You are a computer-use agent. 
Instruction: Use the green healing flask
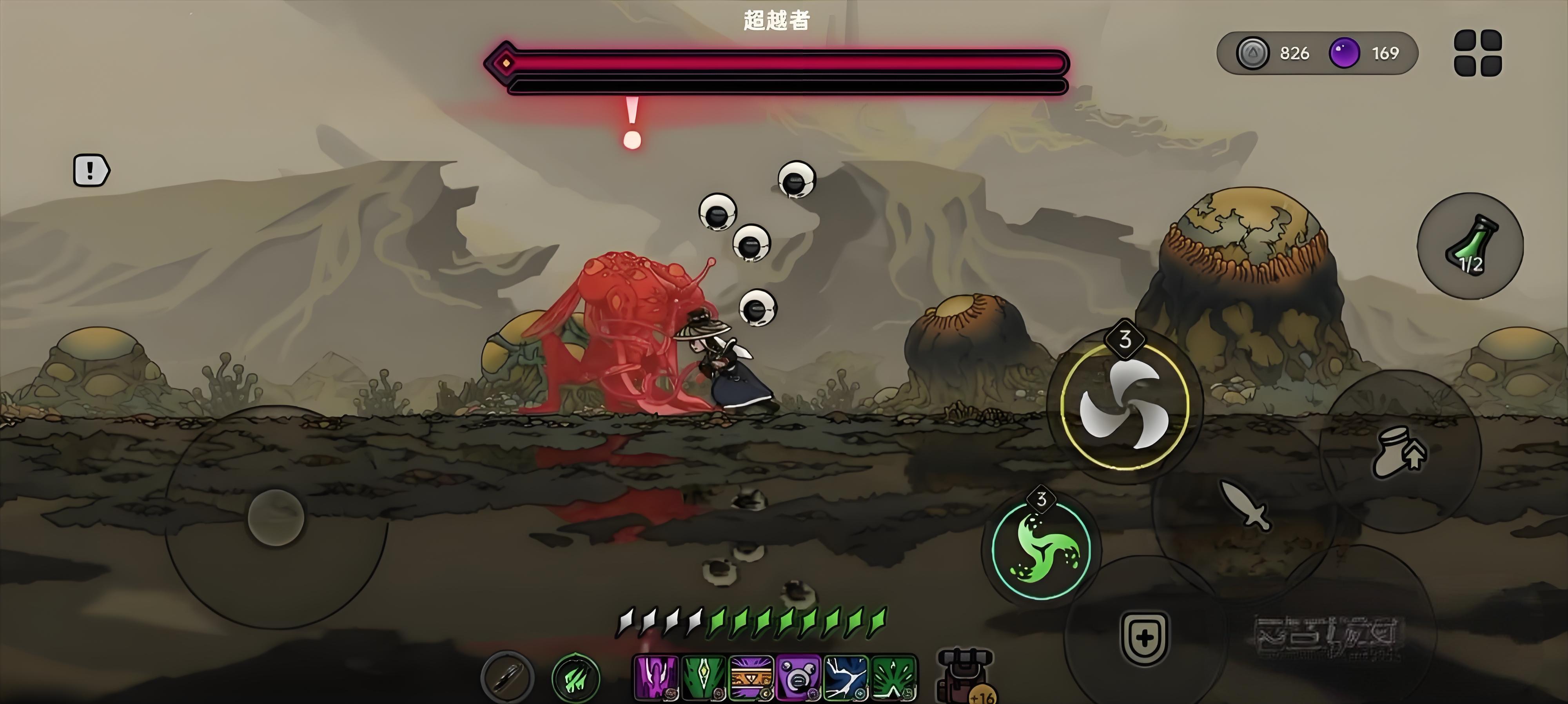1470,246
